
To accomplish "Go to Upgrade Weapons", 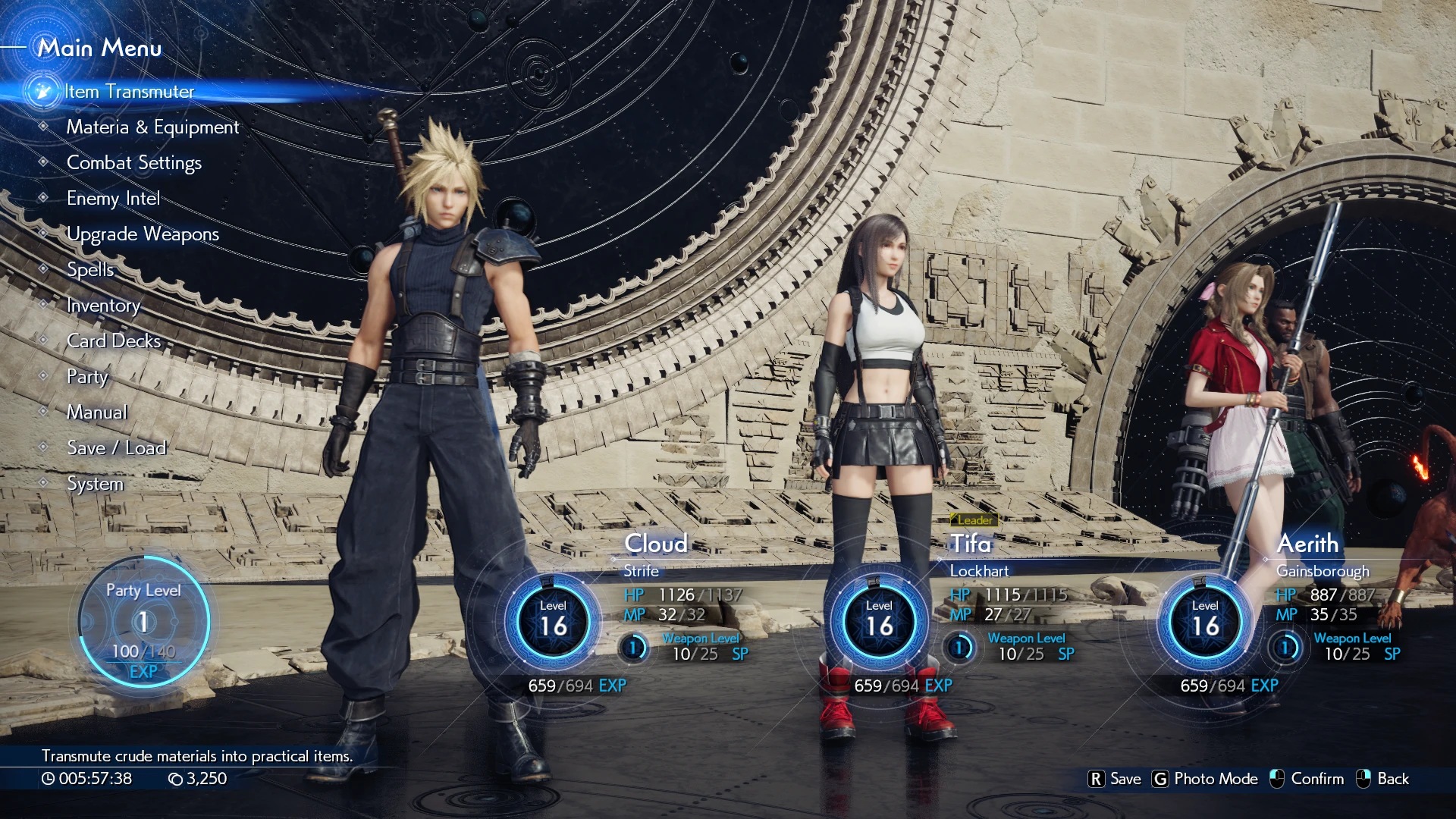I will tap(143, 234).
